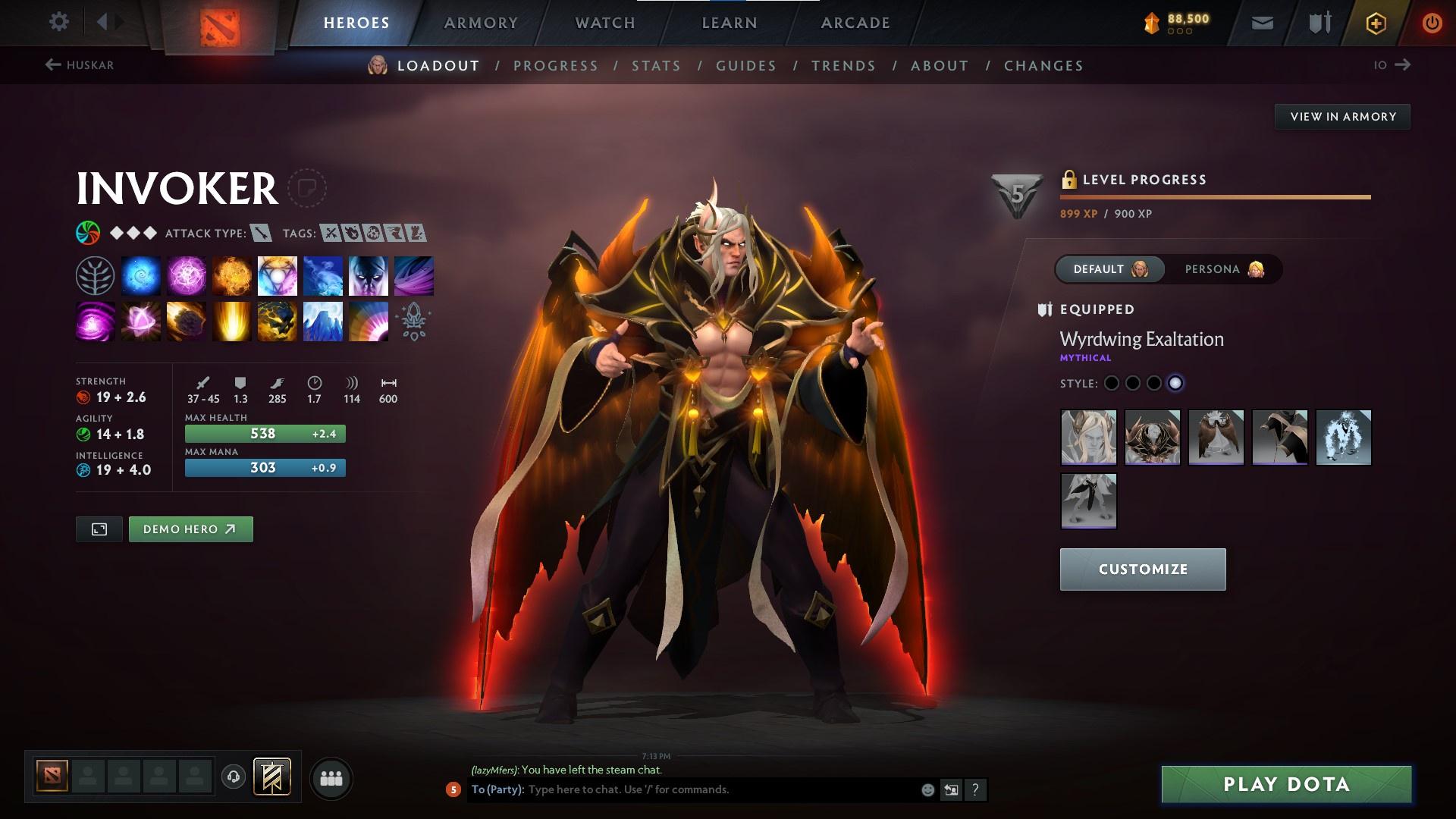The height and width of the screenshot is (819, 1456).
Task: Advance to next hero Io
Action: click(1392, 65)
